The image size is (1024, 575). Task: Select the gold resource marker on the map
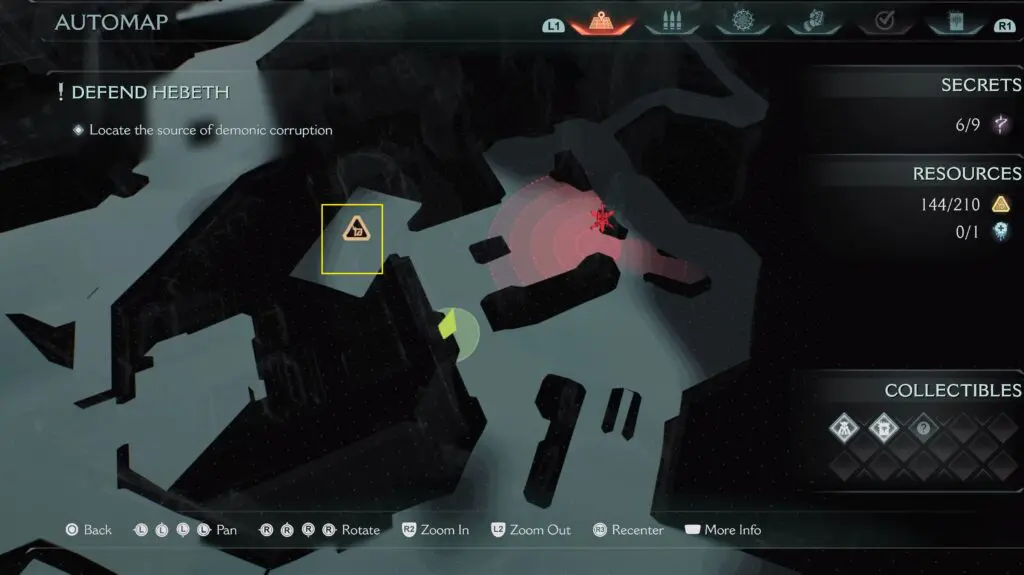pos(352,230)
